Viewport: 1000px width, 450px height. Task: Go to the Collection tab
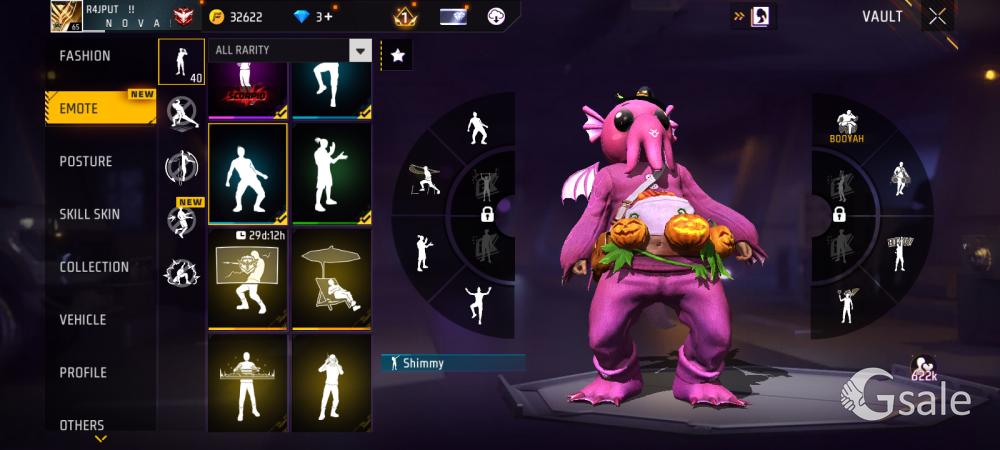point(94,267)
